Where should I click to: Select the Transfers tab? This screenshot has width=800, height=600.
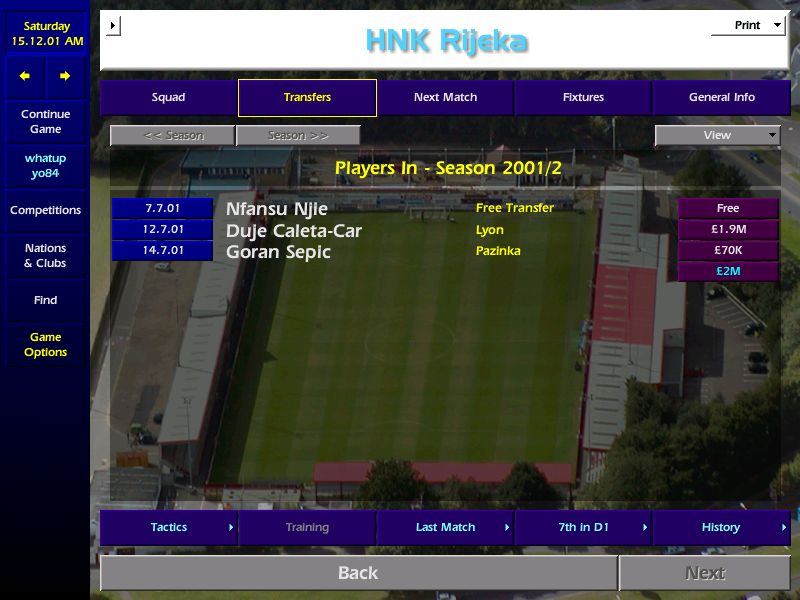(x=307, y=98)
